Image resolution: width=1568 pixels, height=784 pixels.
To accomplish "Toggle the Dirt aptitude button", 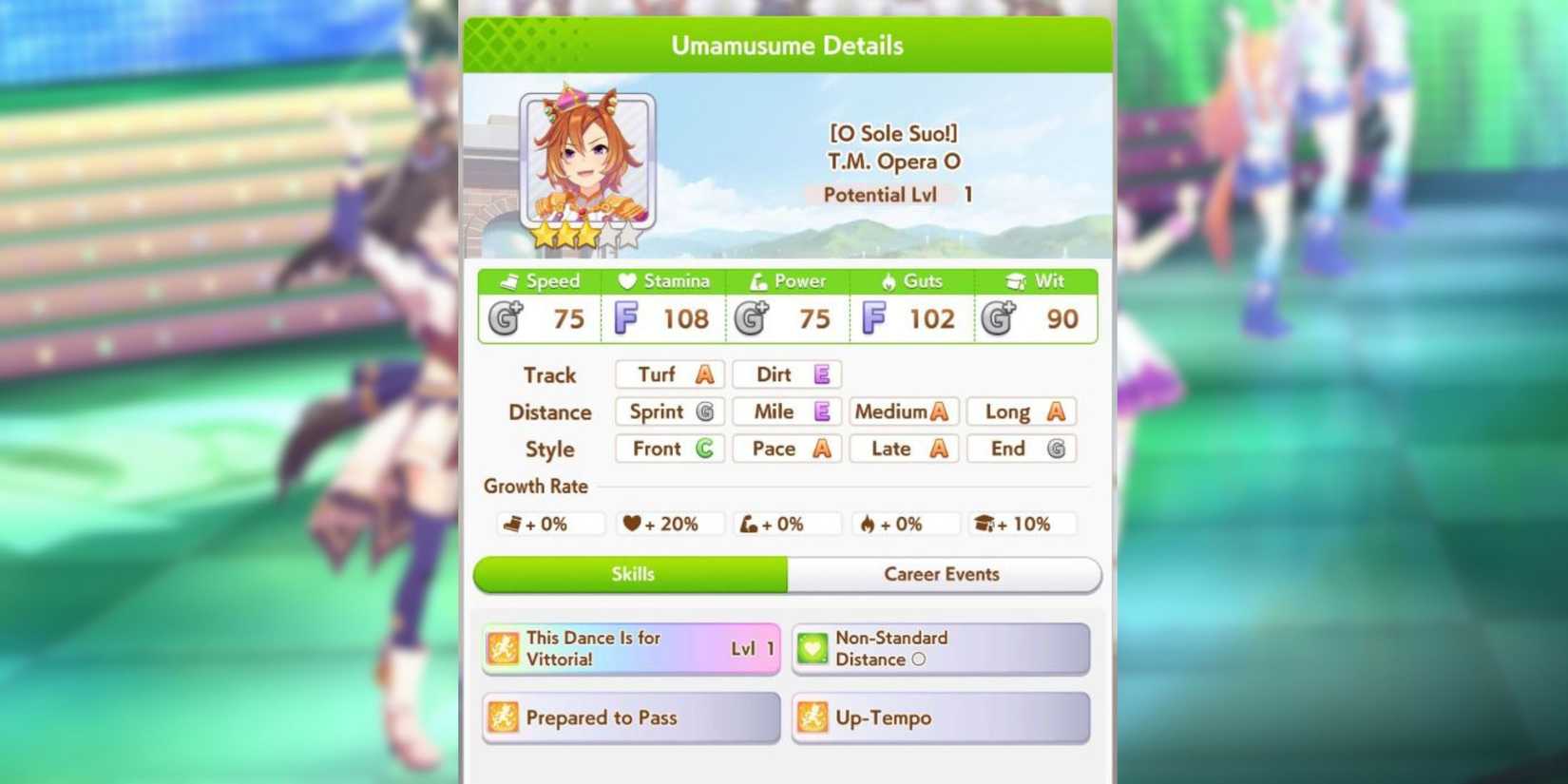I will (786, 374).
